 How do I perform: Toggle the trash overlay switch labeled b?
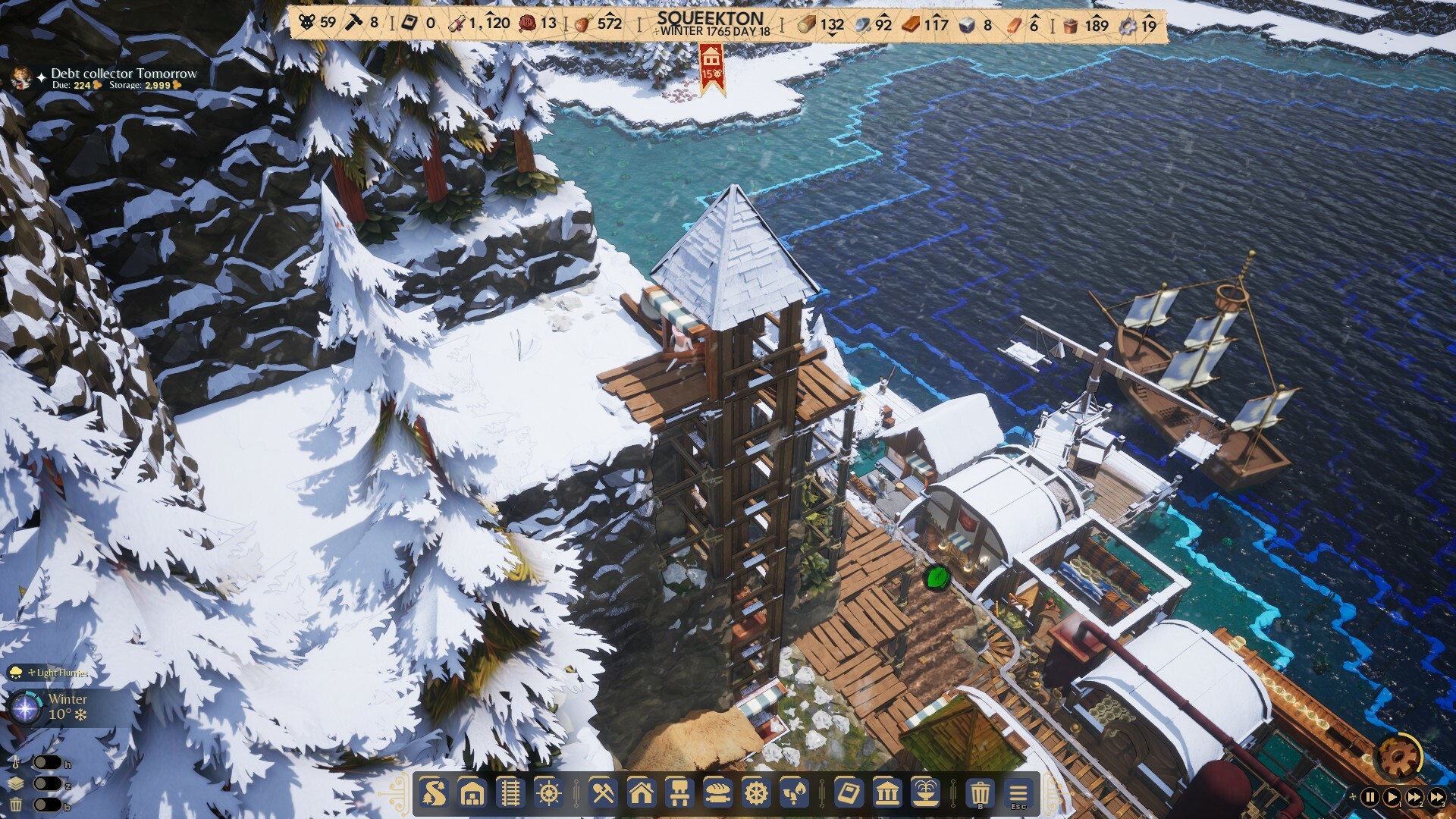click(x=48, y=805)
